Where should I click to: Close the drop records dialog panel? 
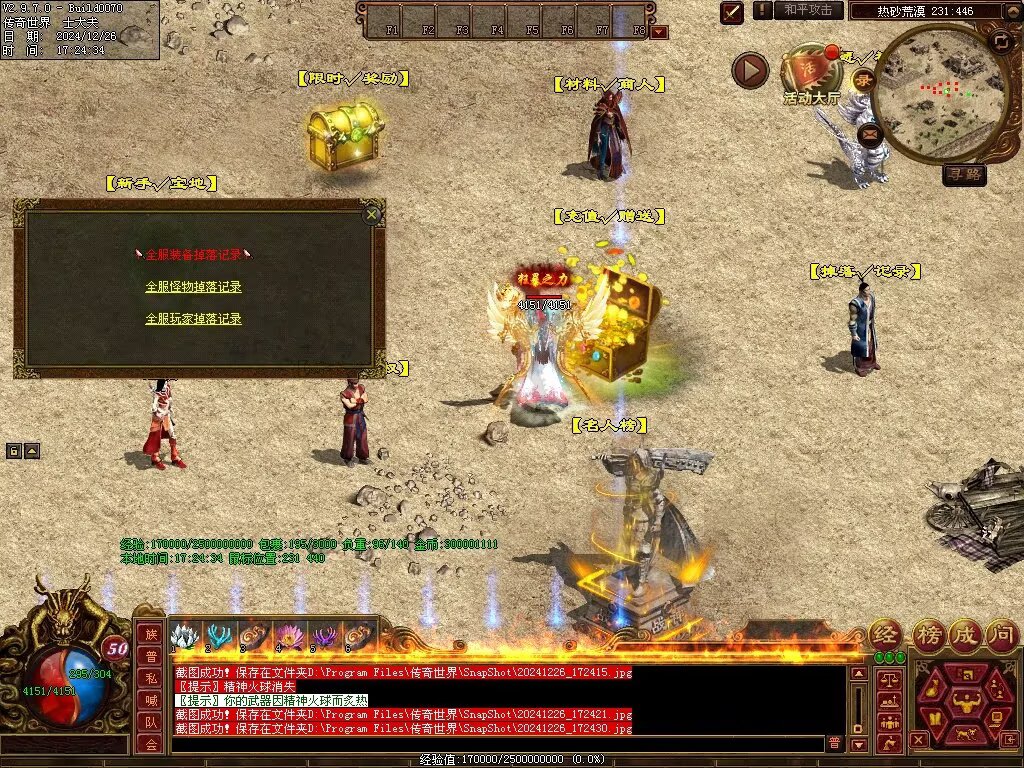(372, 214)
